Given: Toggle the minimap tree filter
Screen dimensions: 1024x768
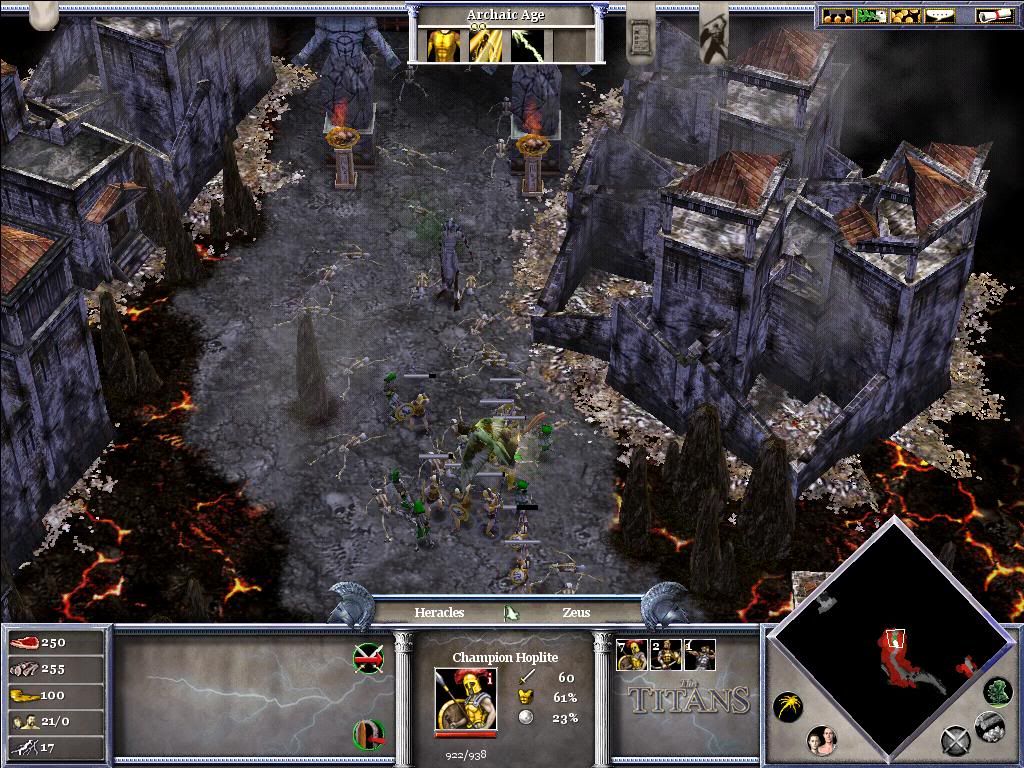Looking at the screenshot, I should tap(997, 690).
